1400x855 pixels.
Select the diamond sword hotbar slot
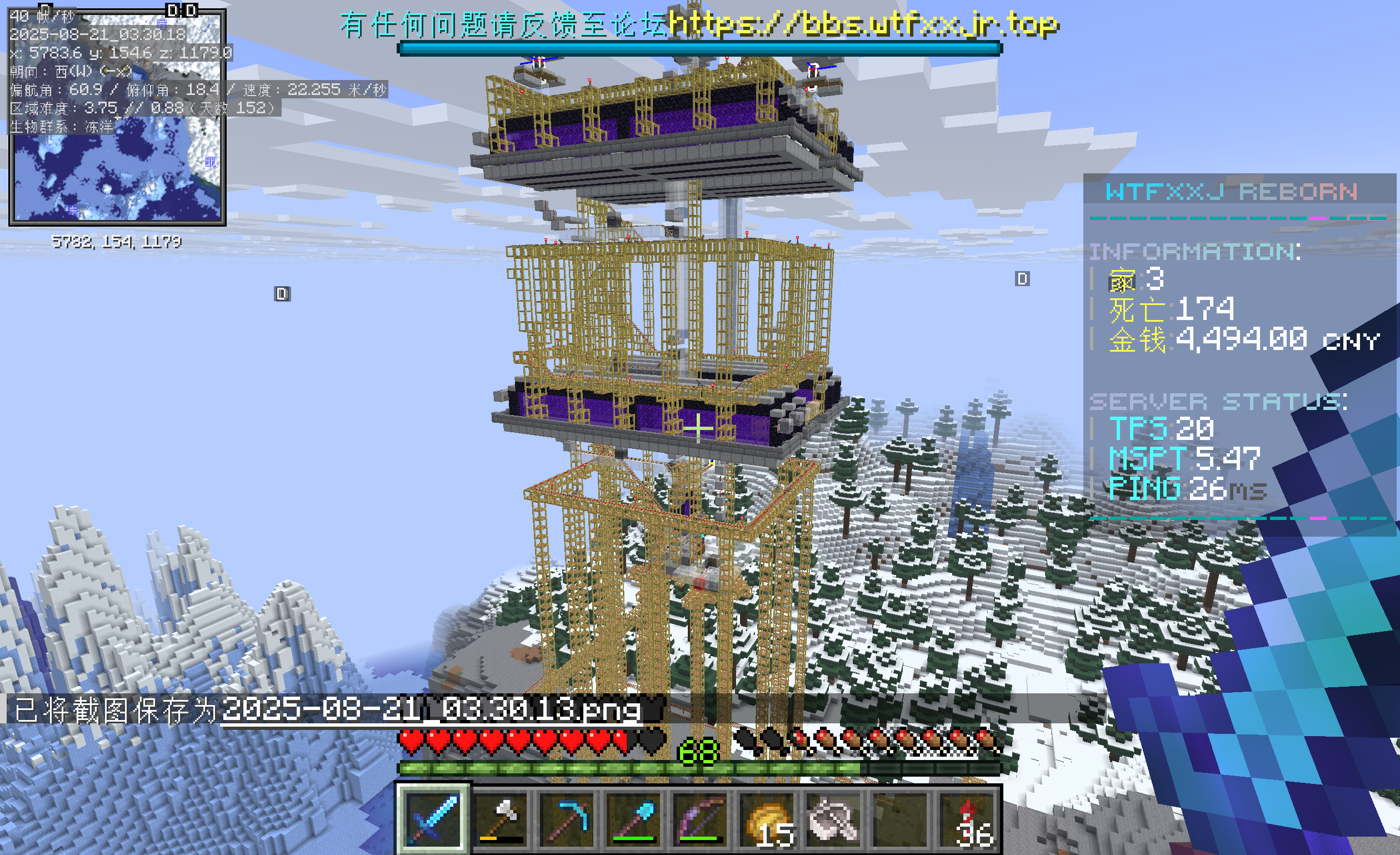coord(433,819)
